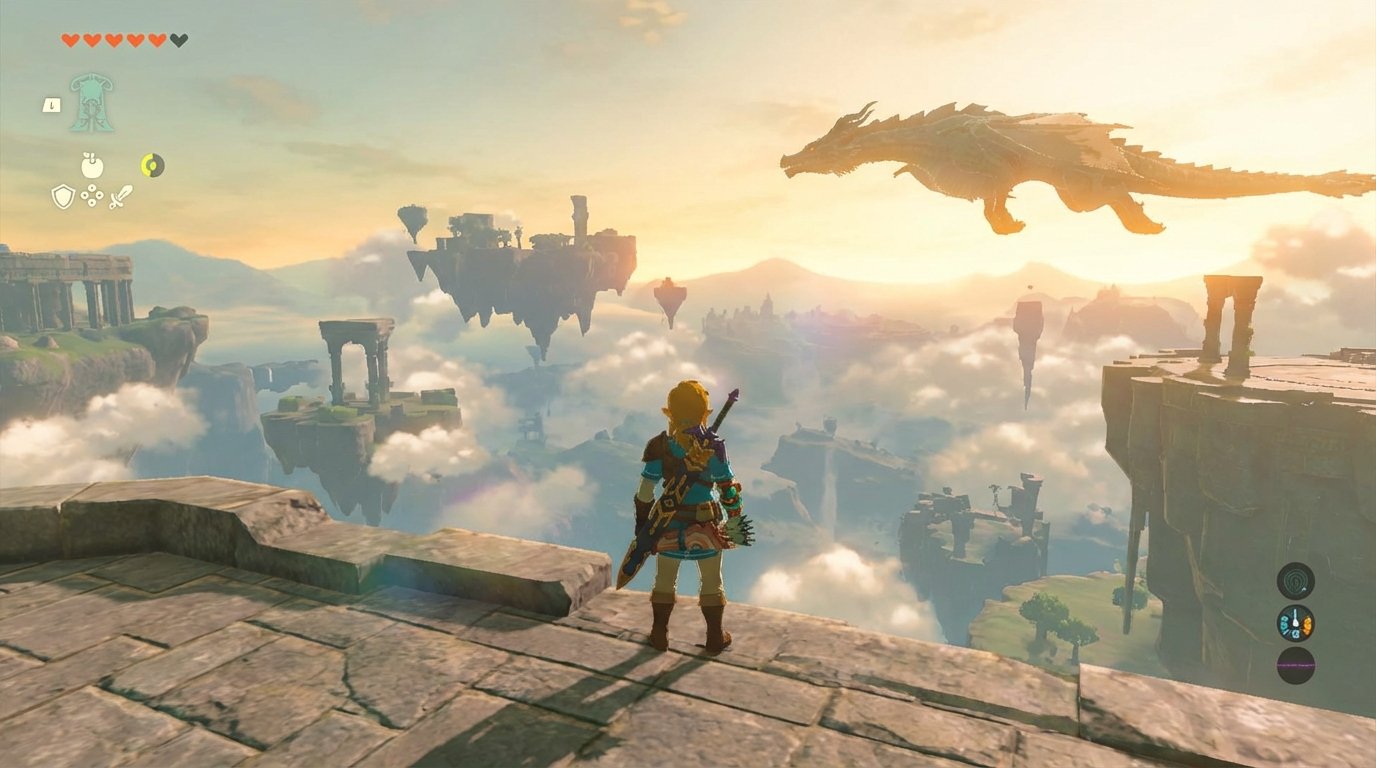
Task: Select the four-dot ability selector icon
Action: click(91, 196)
